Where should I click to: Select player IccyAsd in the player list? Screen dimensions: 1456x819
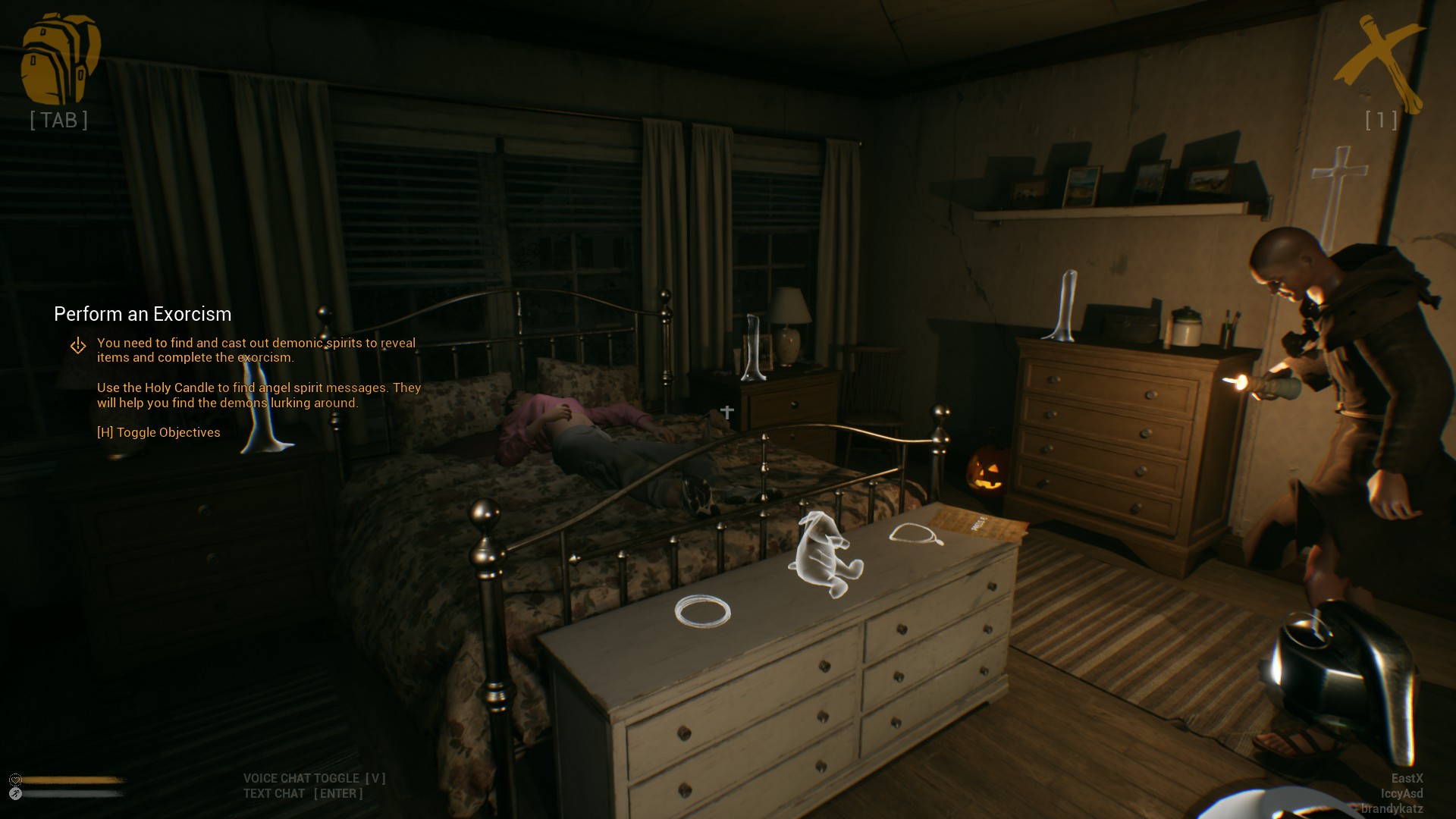1401,793
